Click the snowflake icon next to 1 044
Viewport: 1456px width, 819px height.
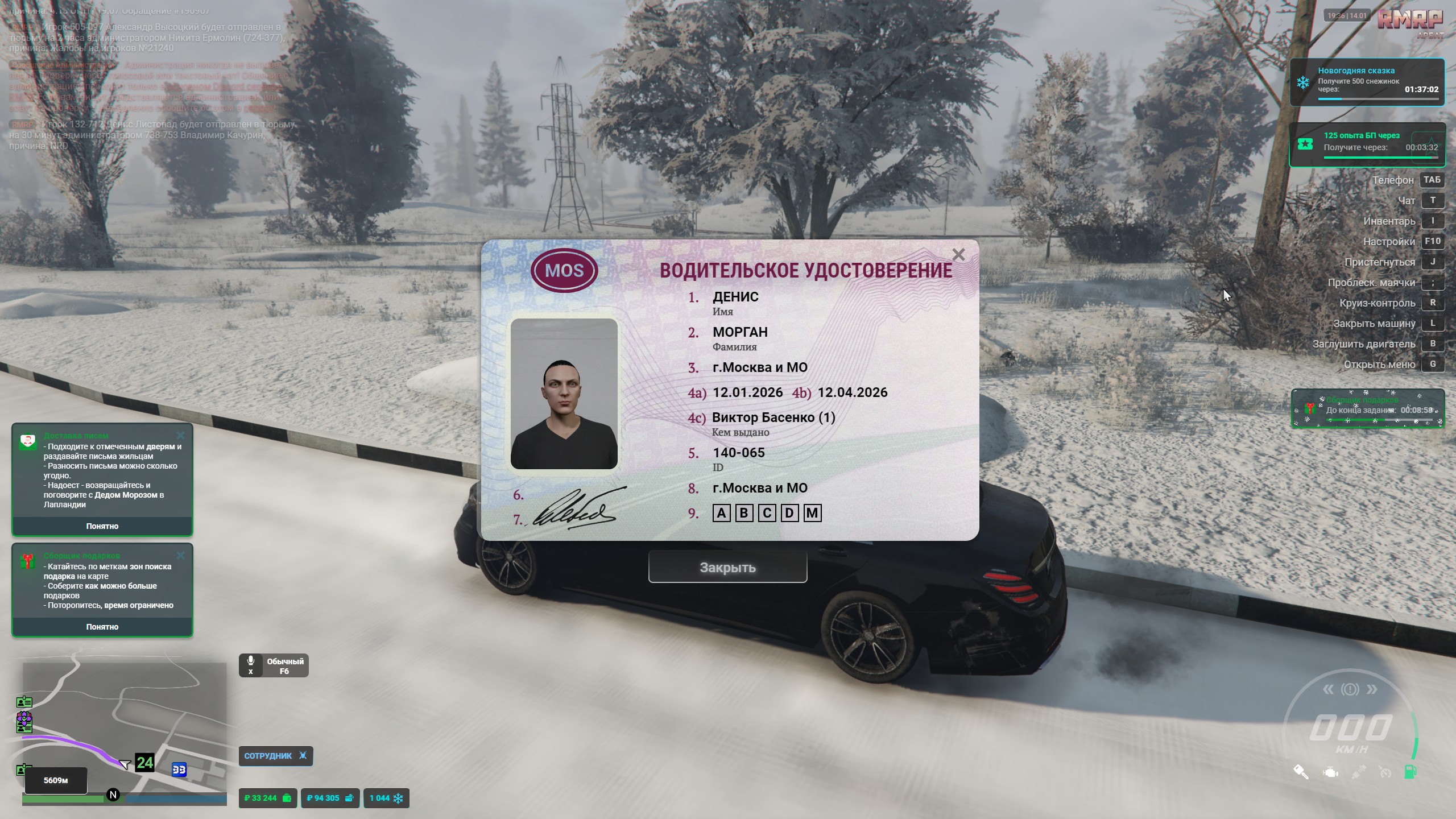click(x=398, y=798)
